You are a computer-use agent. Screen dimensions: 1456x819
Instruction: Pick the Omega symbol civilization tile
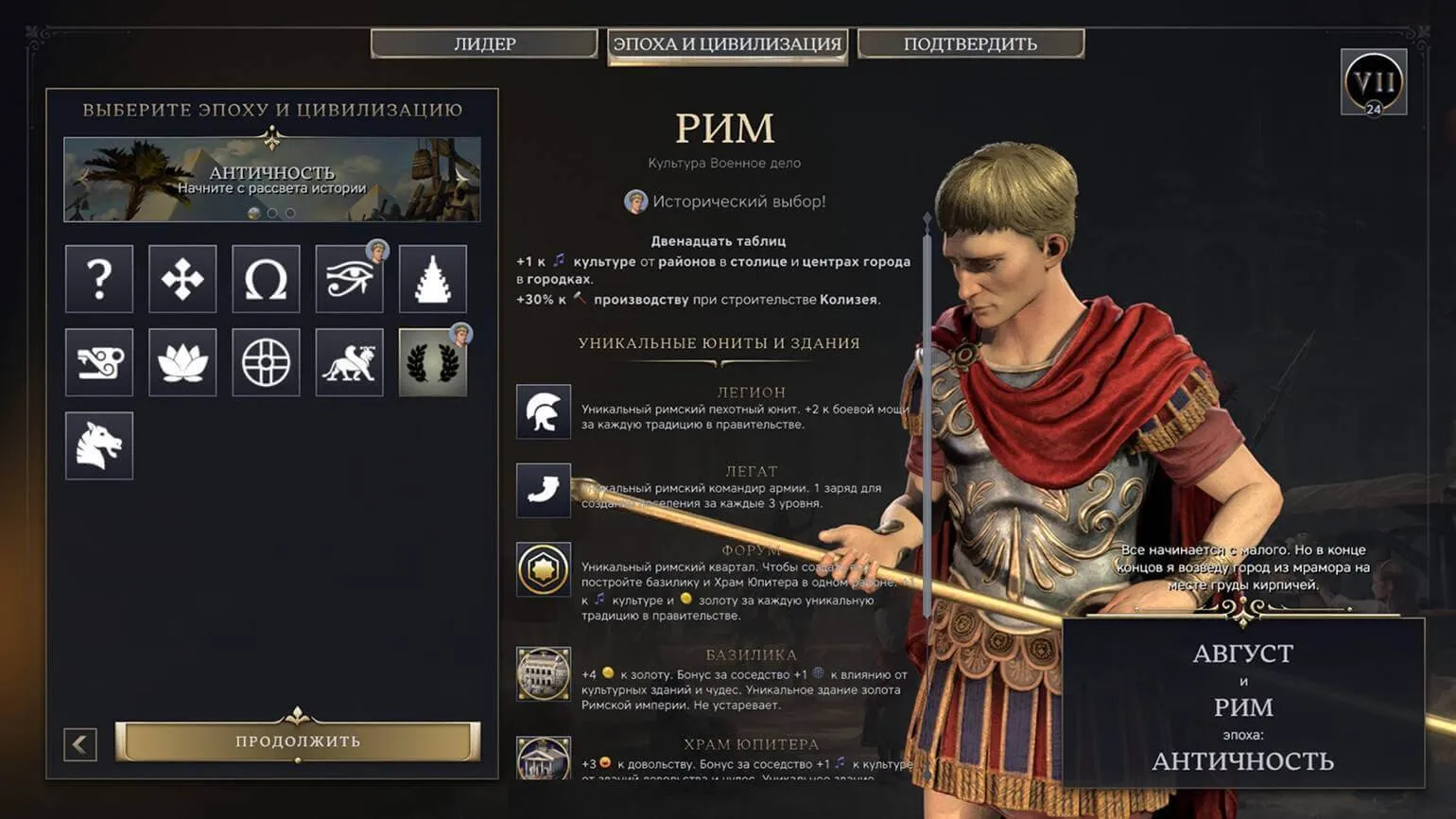point(266,279)
